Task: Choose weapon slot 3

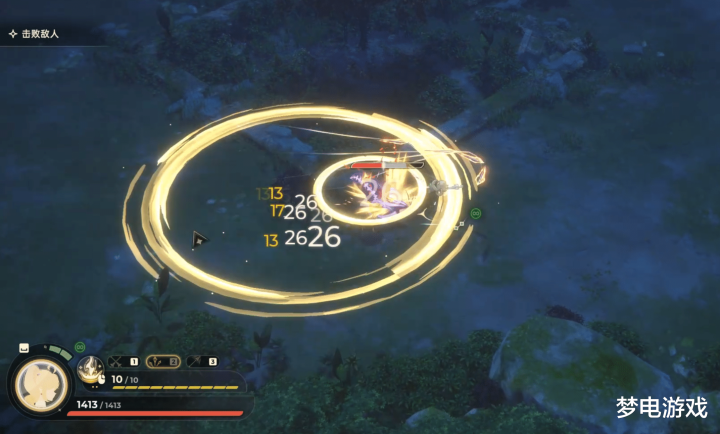Action: point(203,360)
